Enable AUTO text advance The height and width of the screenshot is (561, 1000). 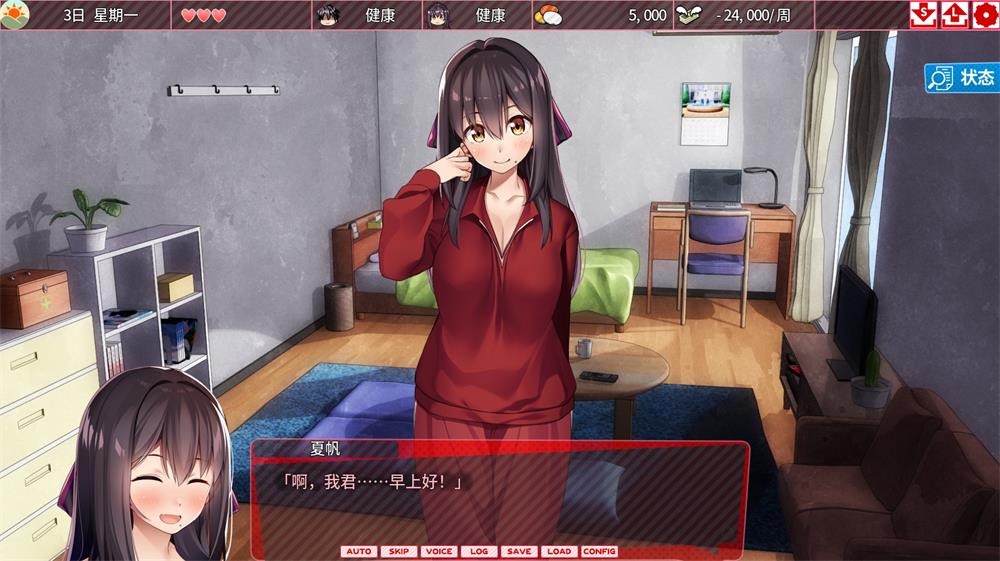(x=359, y=551)
